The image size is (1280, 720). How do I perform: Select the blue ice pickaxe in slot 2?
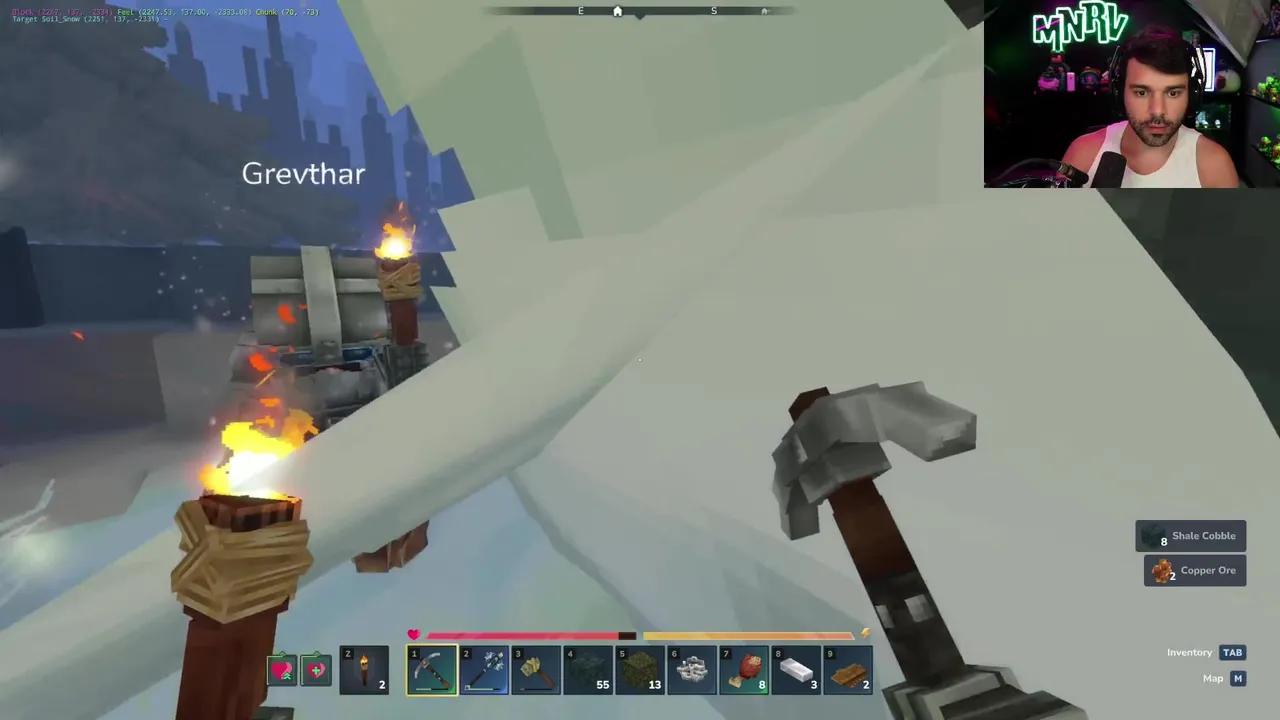483,668
